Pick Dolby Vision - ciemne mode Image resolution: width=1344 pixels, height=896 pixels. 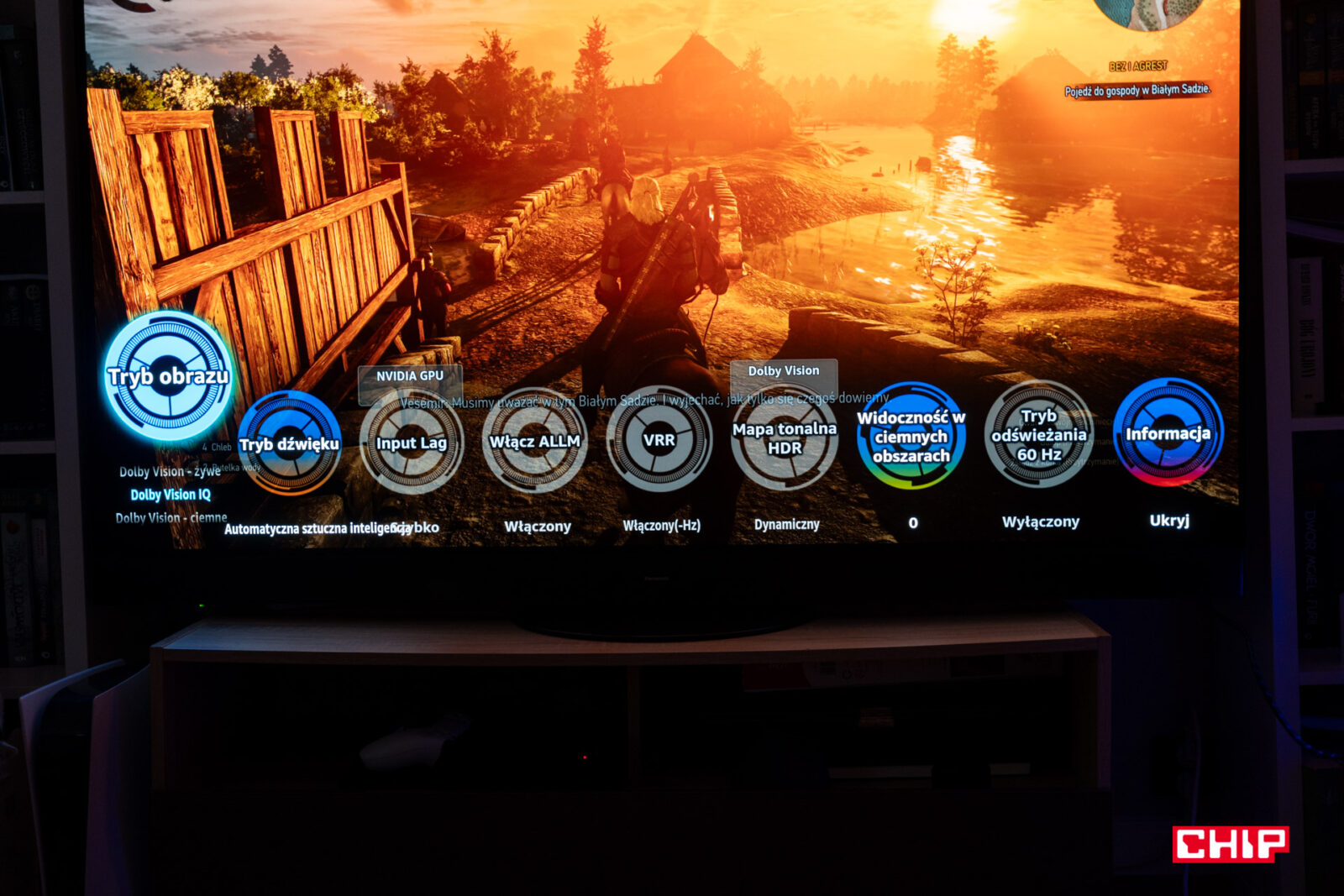pyautogui.click(x=171, y=517)
